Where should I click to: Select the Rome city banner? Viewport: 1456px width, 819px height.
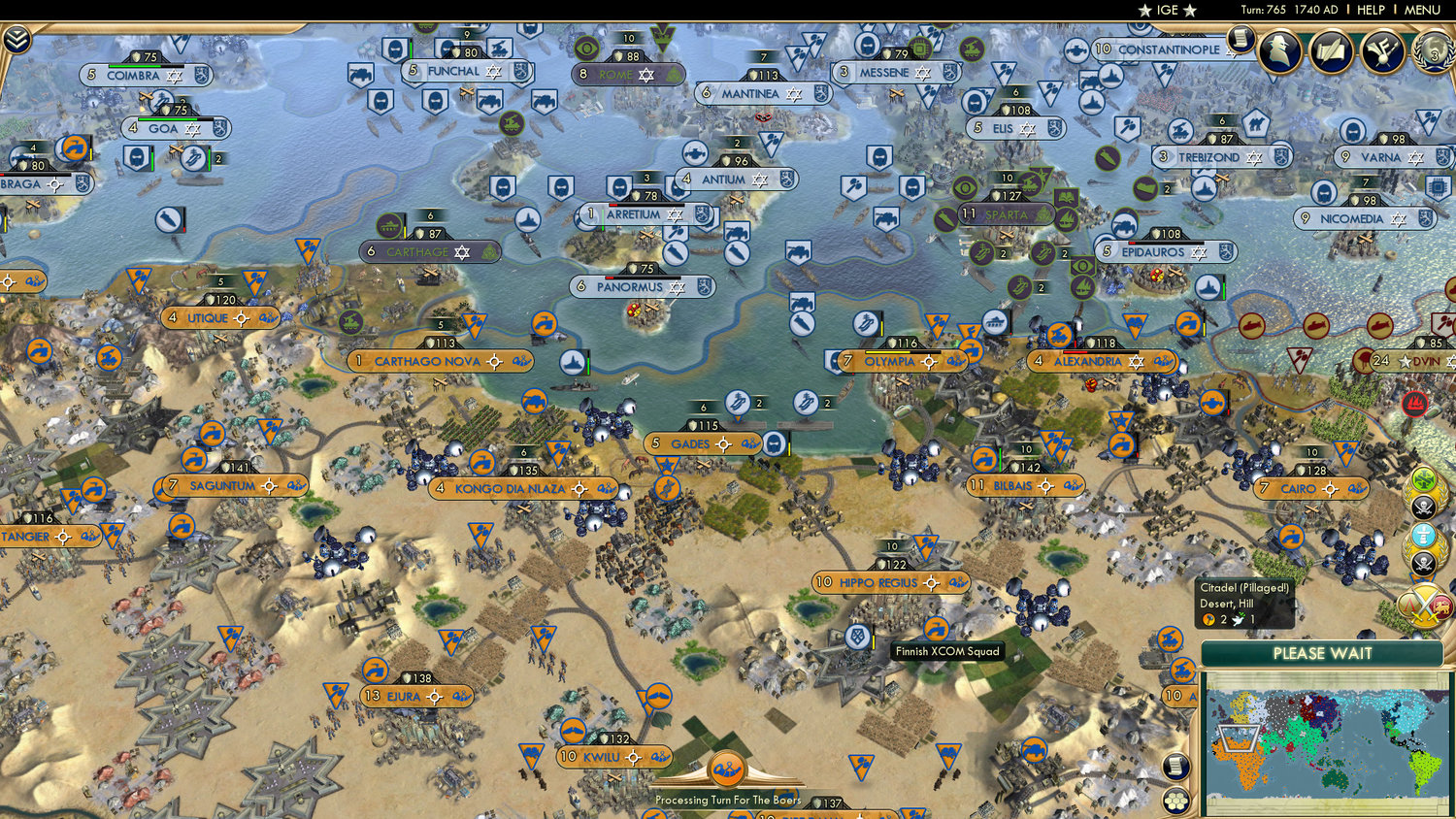pyautogui.click(x=629, y=74)
